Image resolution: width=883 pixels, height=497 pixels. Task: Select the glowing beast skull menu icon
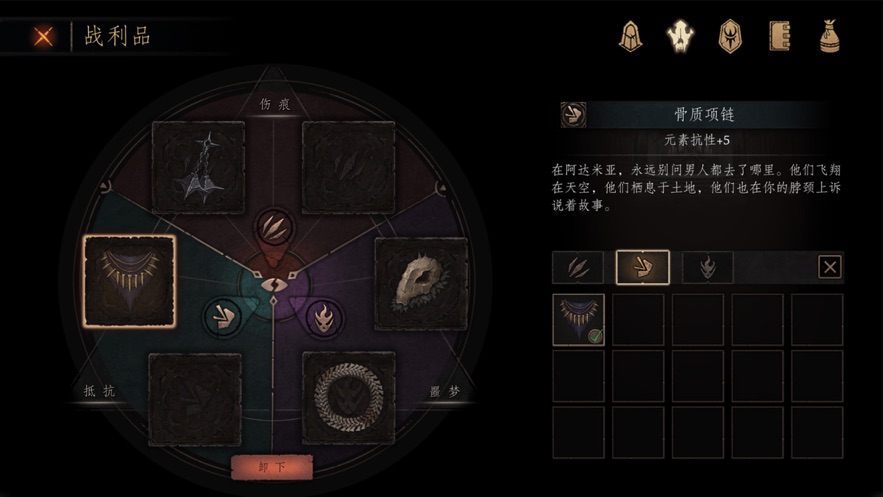coord(682,37)
